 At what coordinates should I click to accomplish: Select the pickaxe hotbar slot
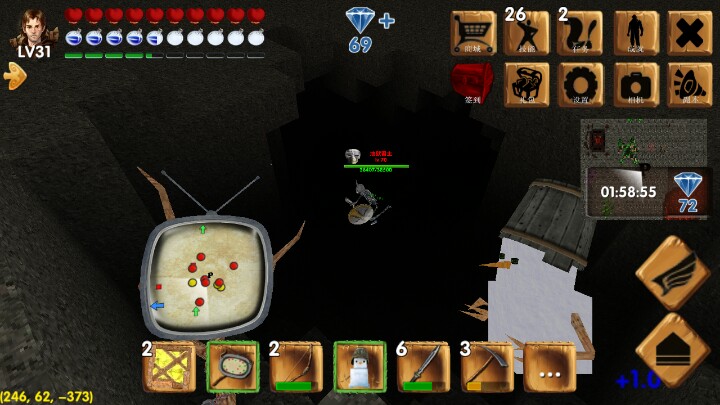point(487,367)
